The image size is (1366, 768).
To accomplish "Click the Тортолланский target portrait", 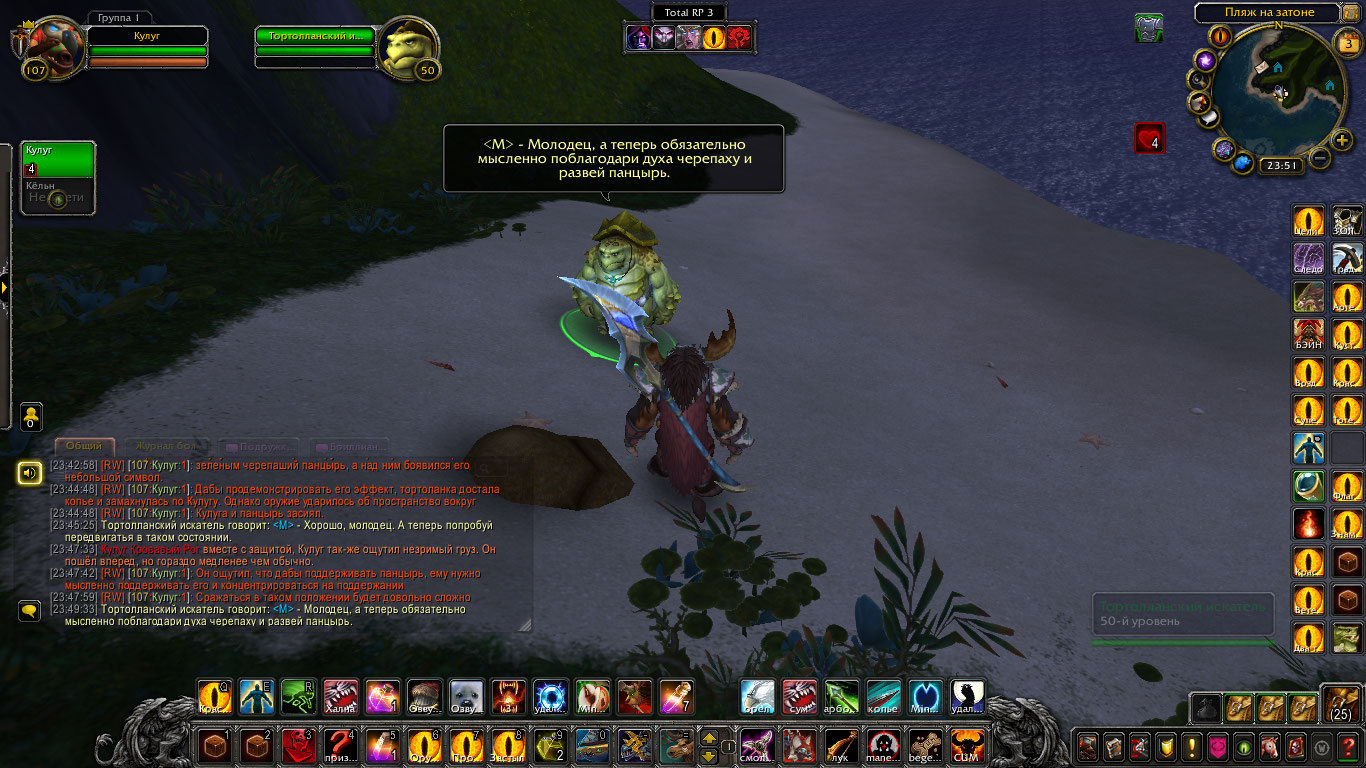I will (x=410, y=45).
